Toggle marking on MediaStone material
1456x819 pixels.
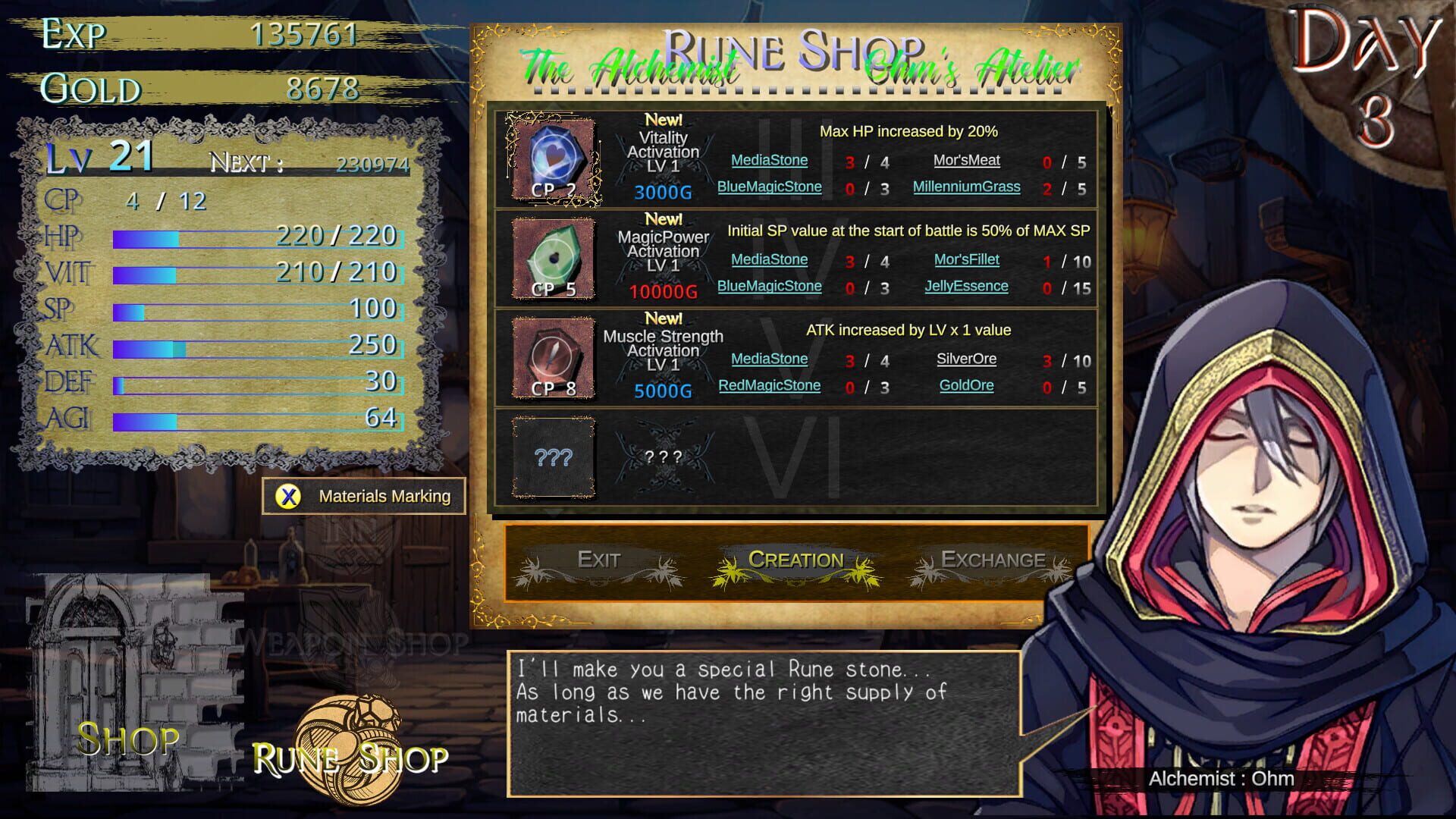(769, 160)
